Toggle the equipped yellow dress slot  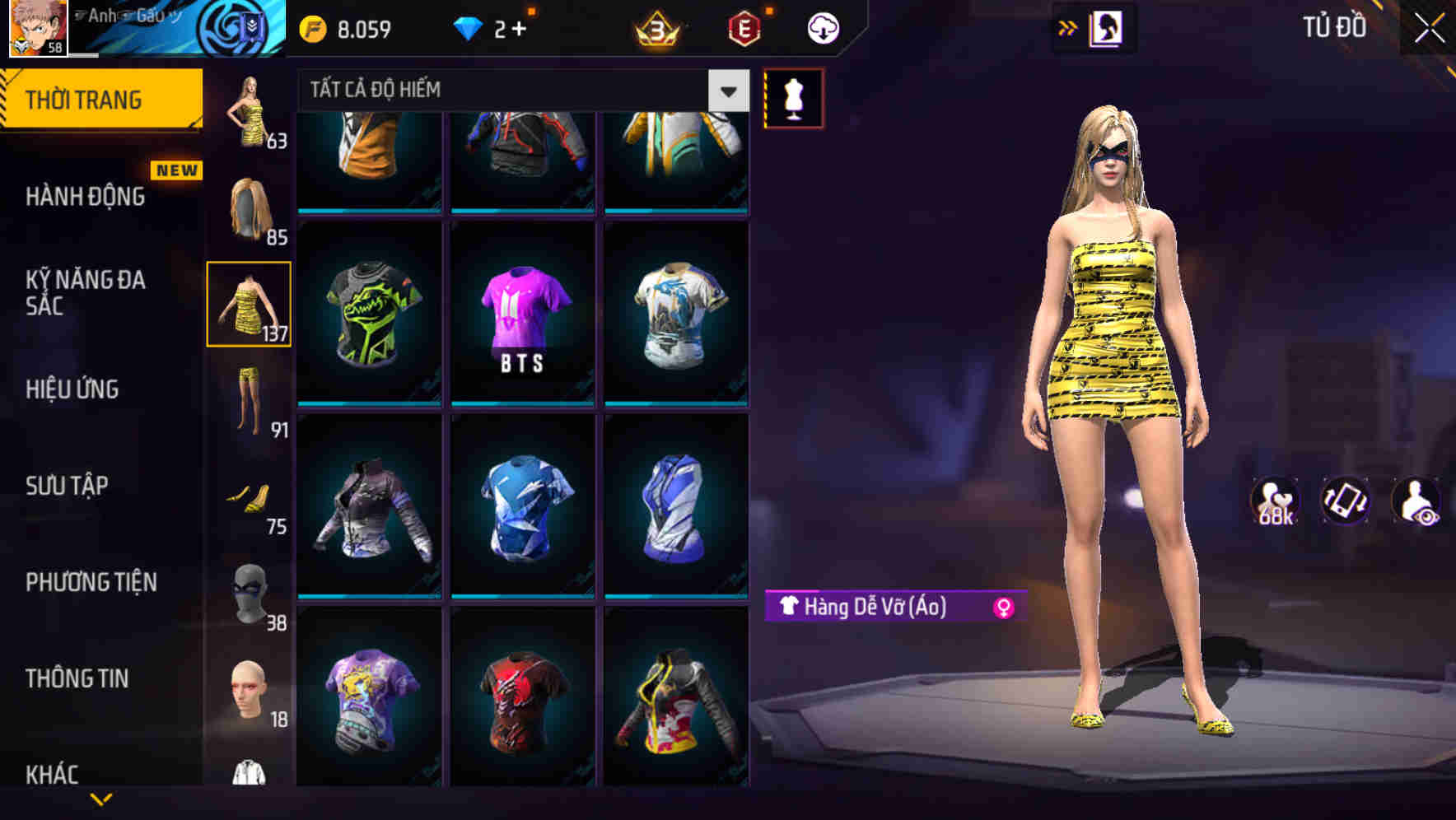[249, 303]
